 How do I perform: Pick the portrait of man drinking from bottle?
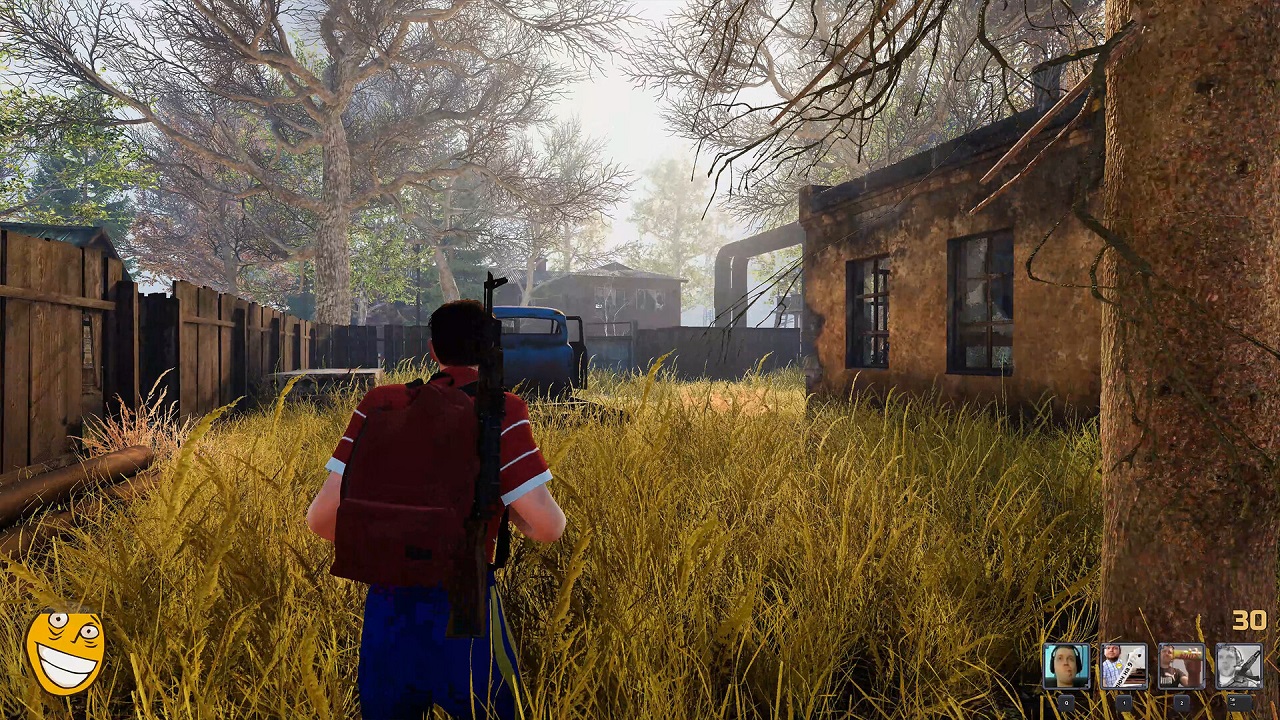1181,666
